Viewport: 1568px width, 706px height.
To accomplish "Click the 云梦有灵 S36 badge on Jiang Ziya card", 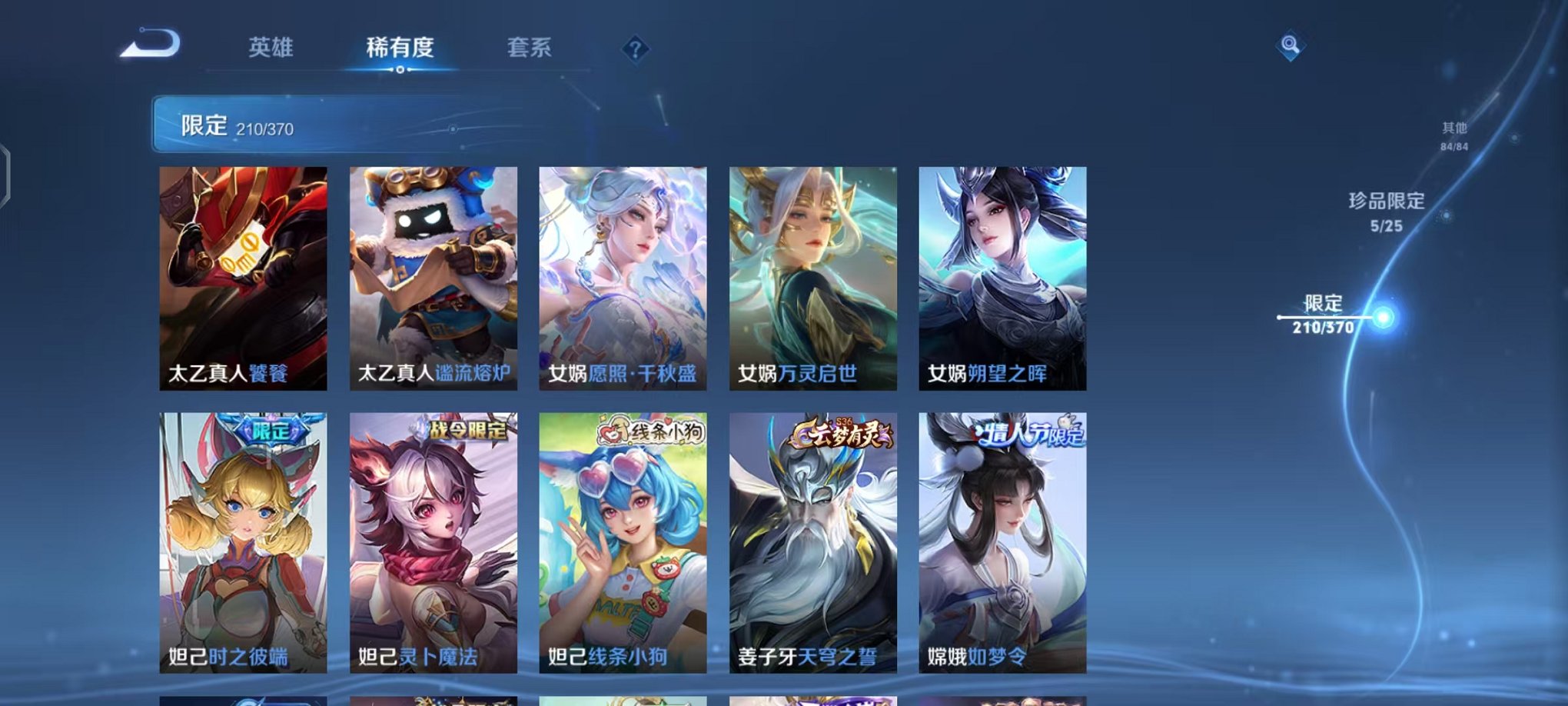I will pos(839,436).
